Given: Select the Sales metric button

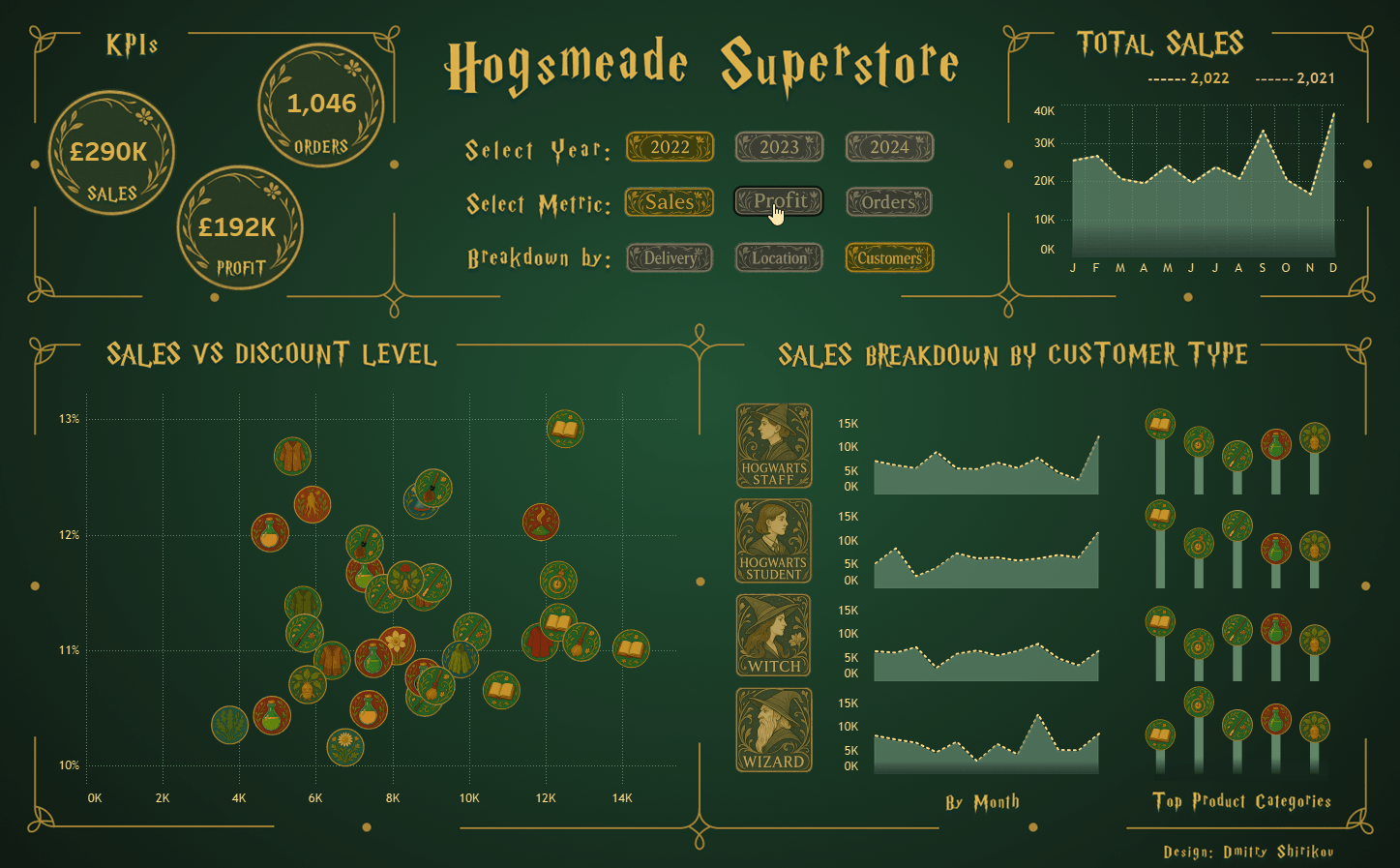Looking at the screenshot, I should pos(670,202).
